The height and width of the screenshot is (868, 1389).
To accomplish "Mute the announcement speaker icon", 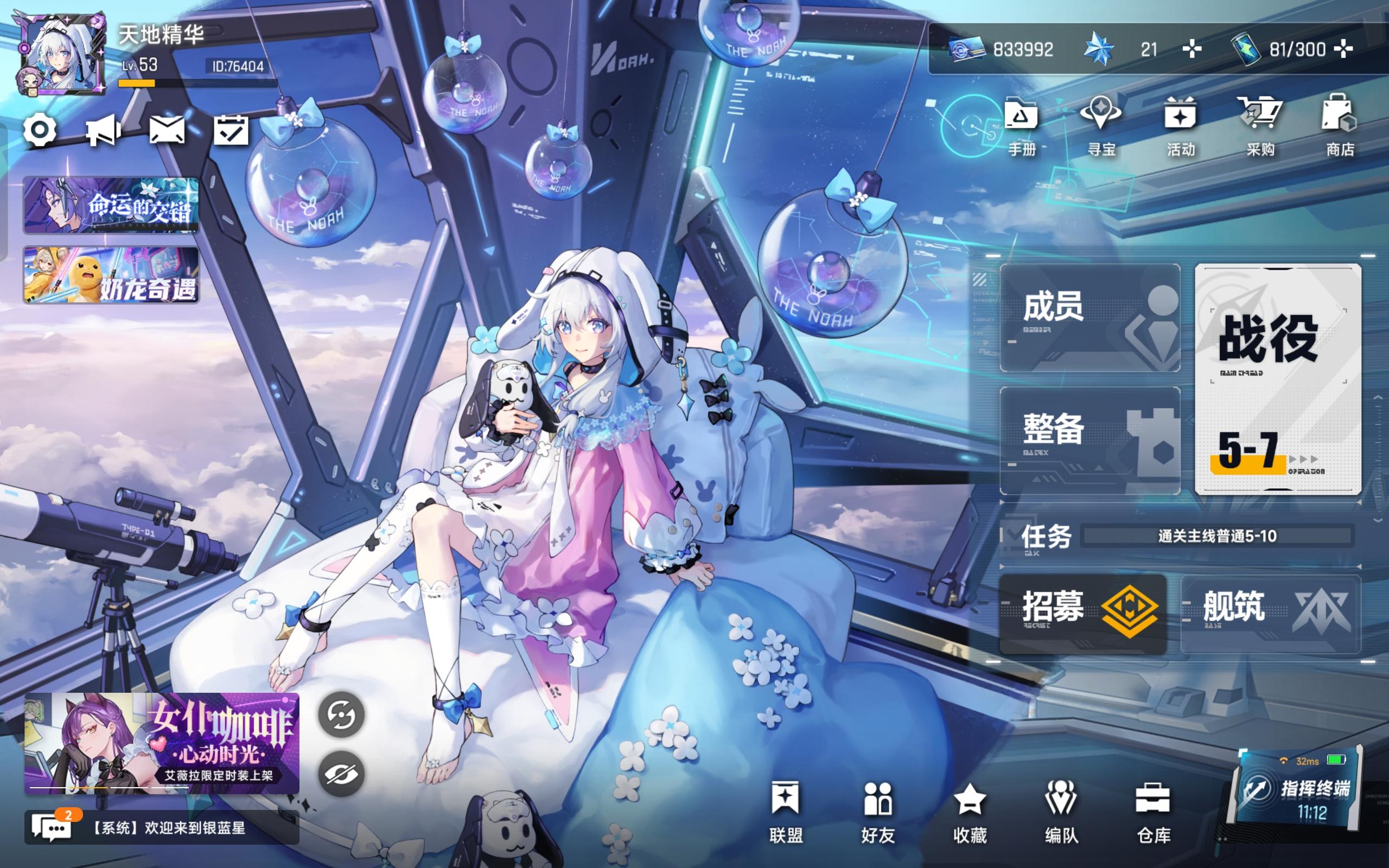I will pos(104,131).
